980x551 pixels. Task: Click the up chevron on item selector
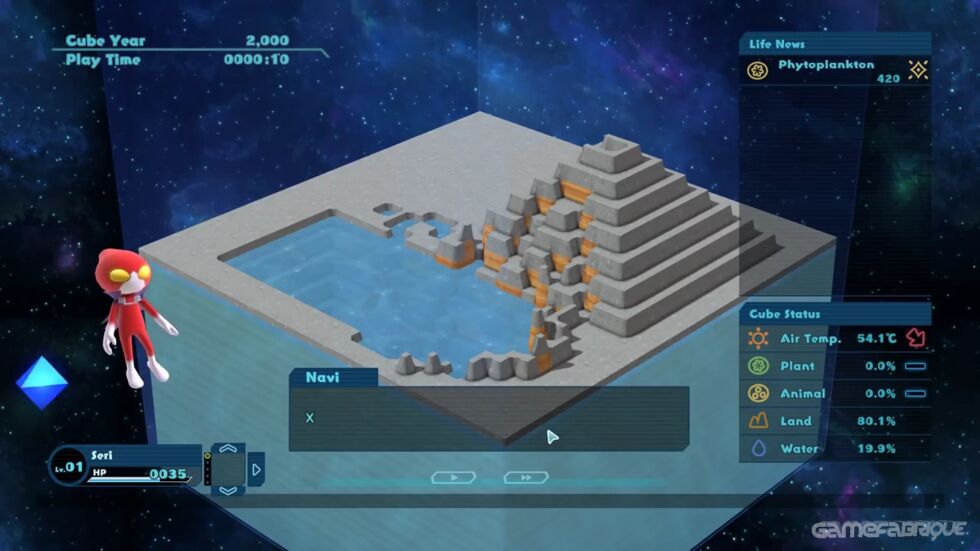tap(228, 449)
